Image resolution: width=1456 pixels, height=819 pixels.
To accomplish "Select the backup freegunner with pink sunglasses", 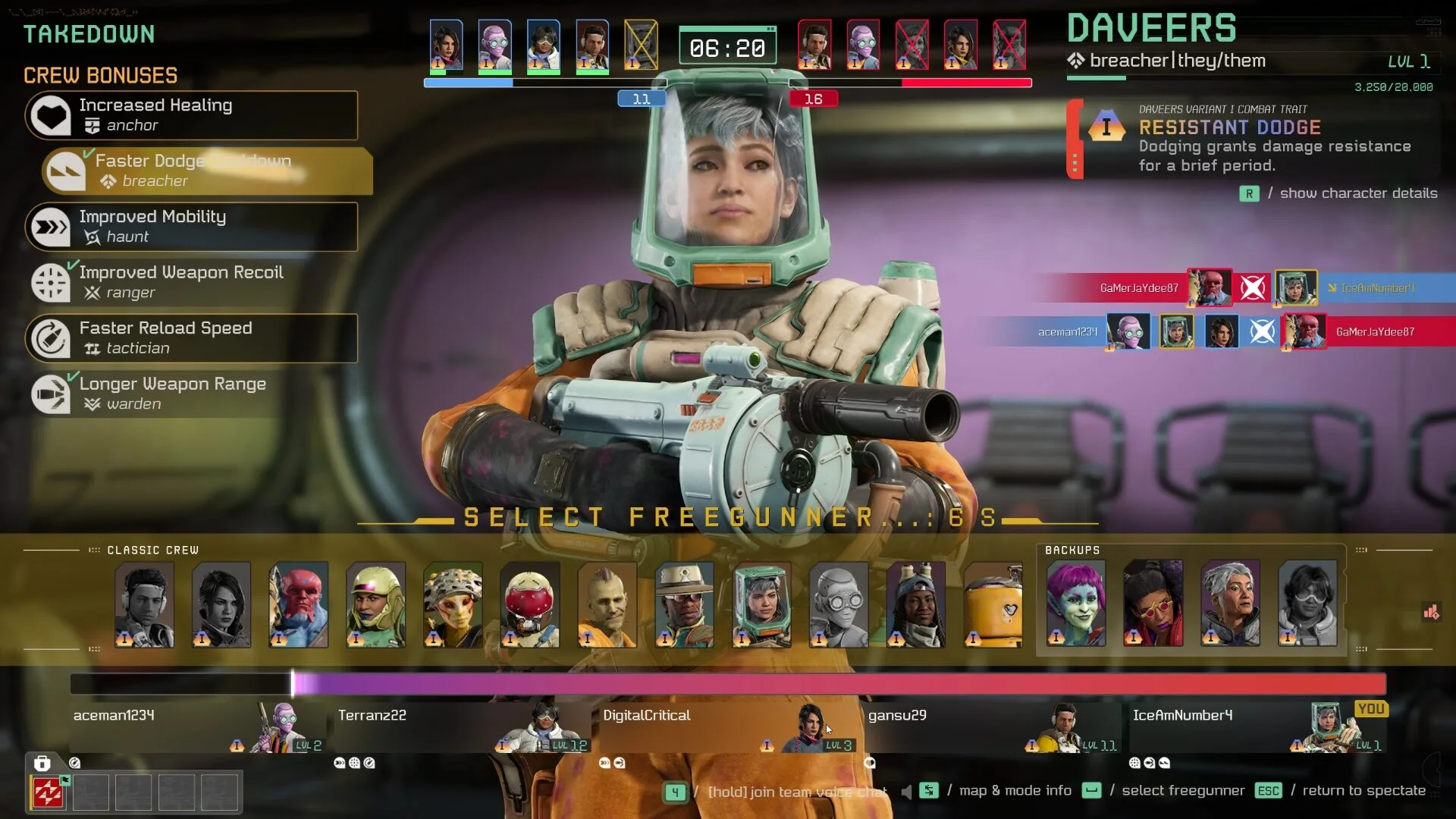I will (x=1153, y=603).
